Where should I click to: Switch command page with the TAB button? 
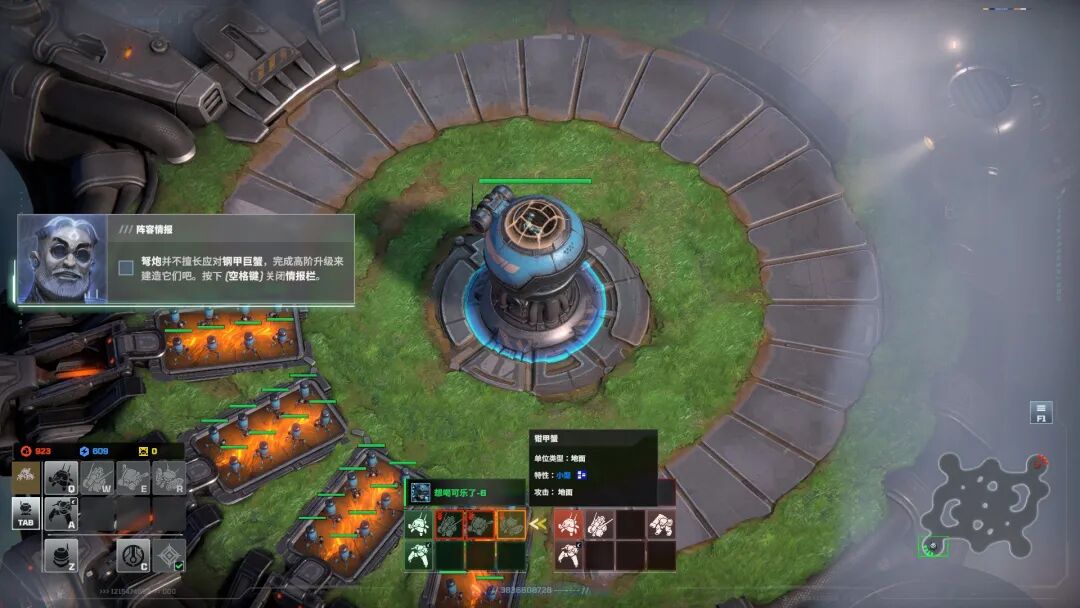coord(27,513)
